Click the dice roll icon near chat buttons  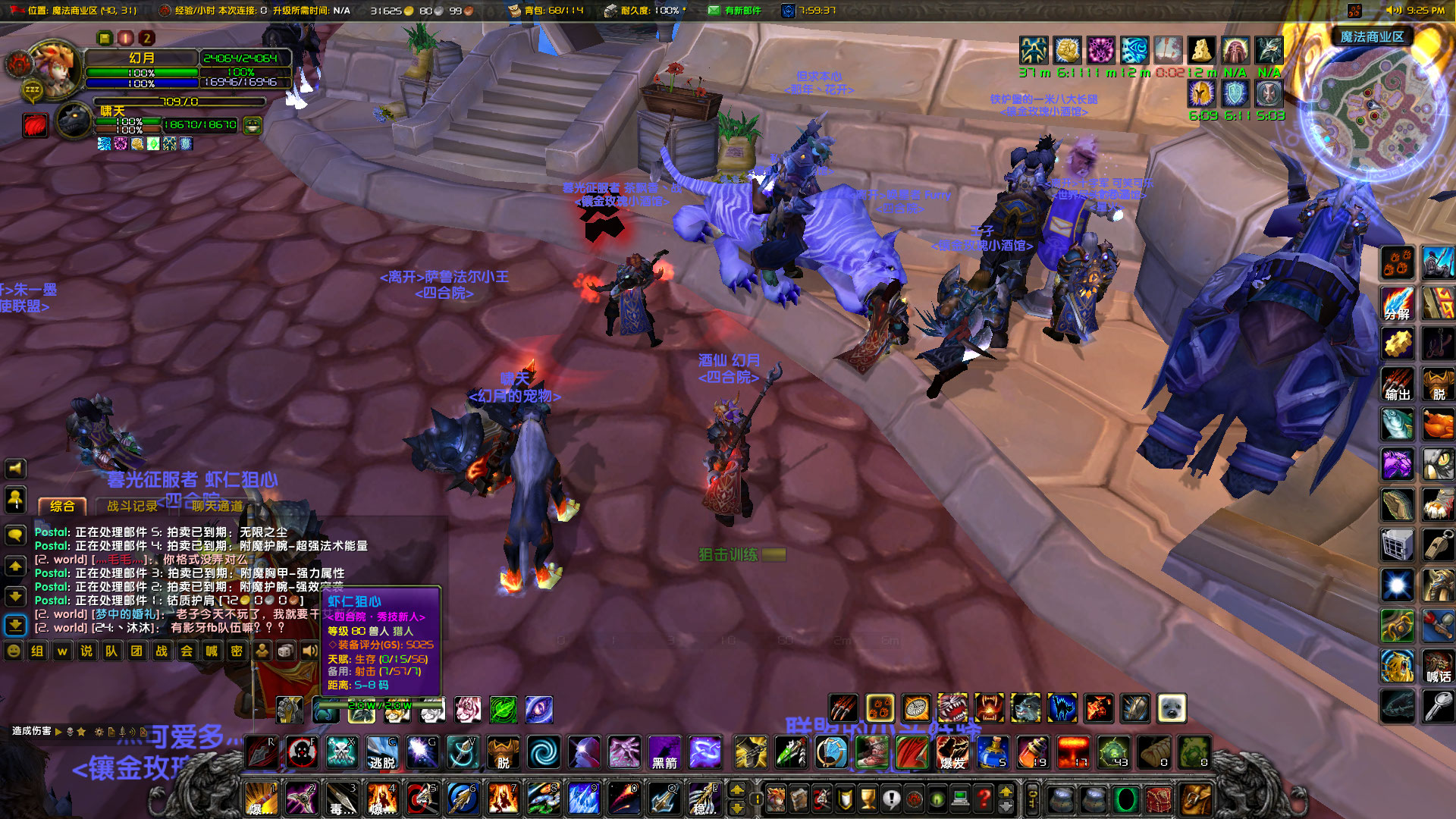tap(286, 651)
